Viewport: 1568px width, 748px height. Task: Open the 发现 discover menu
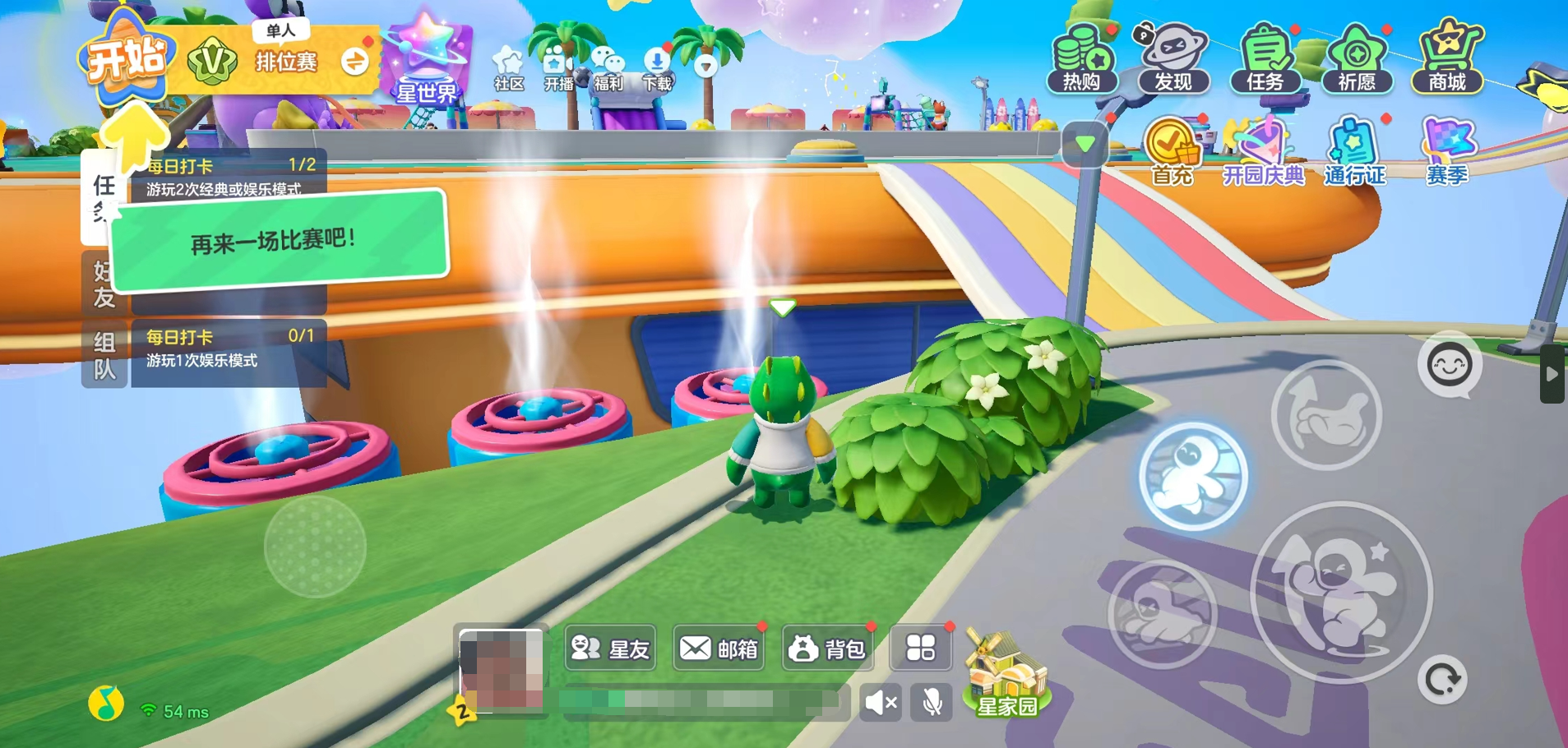(x=1173, y=58)
